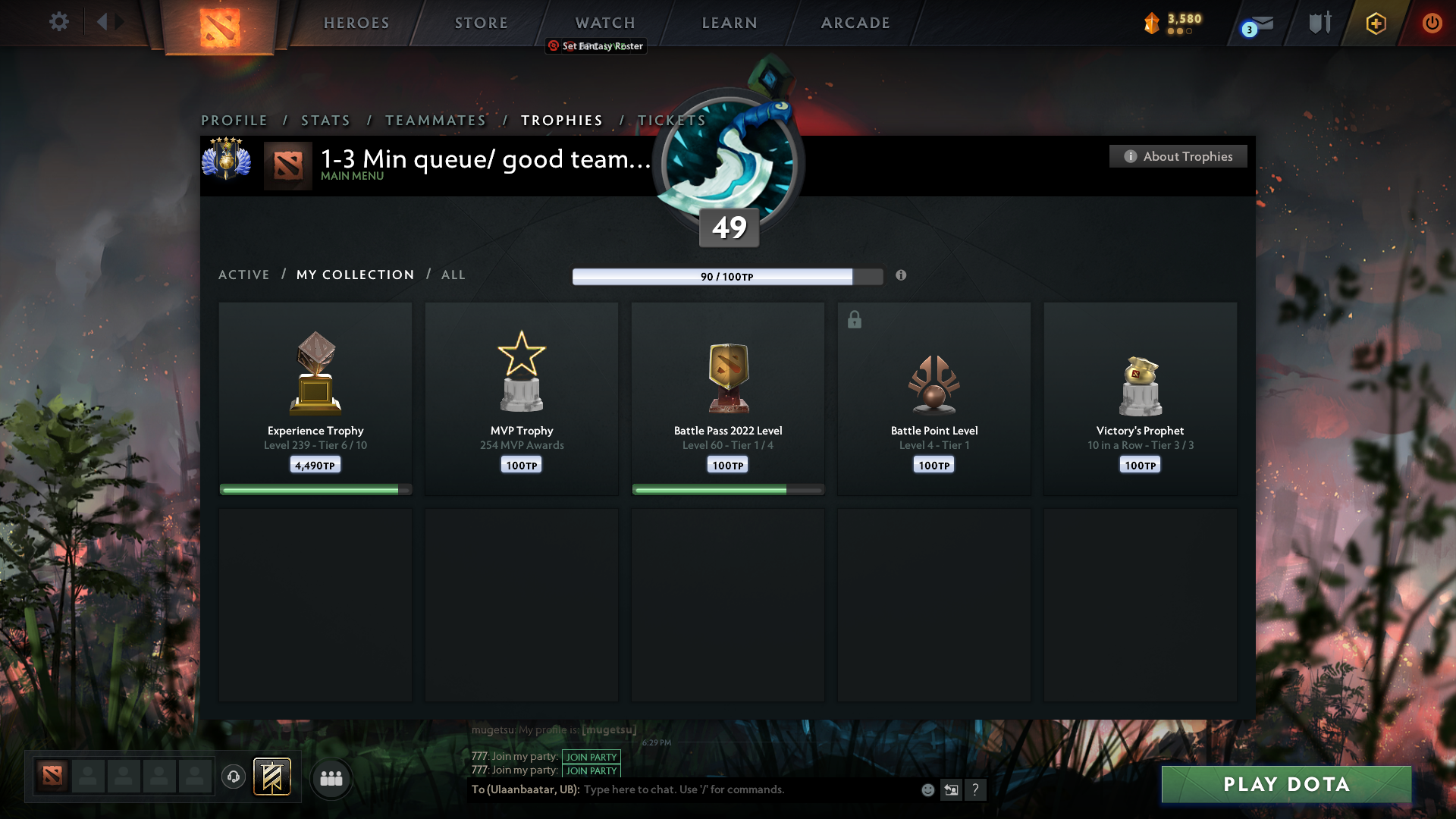Toggle the whisper chat arrow icon
Image resolution: width=1456 pixels, height=819 pixels.
pos(951,789)
